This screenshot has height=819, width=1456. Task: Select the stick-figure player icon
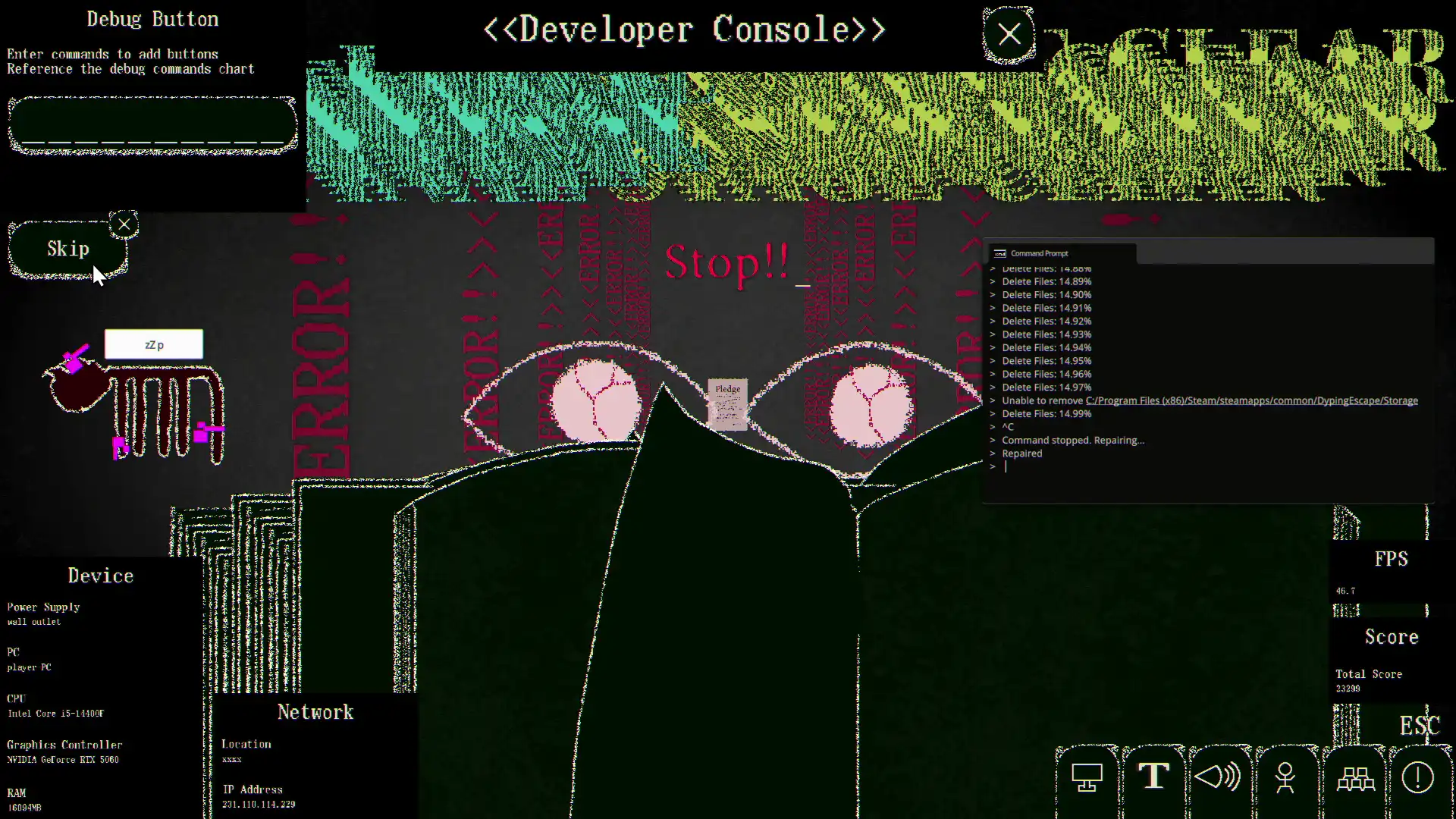1285,777
